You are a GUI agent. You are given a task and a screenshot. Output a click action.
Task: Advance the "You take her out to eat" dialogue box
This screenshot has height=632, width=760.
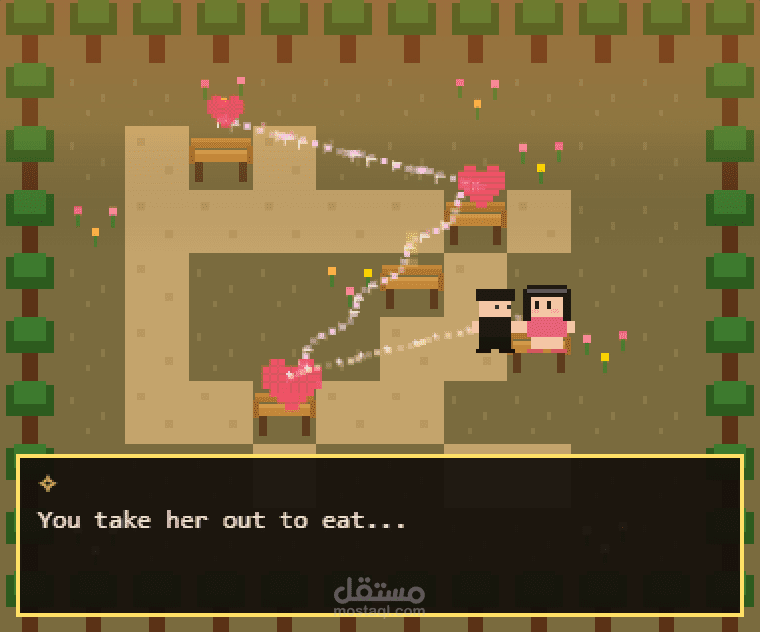coord(380,535)
